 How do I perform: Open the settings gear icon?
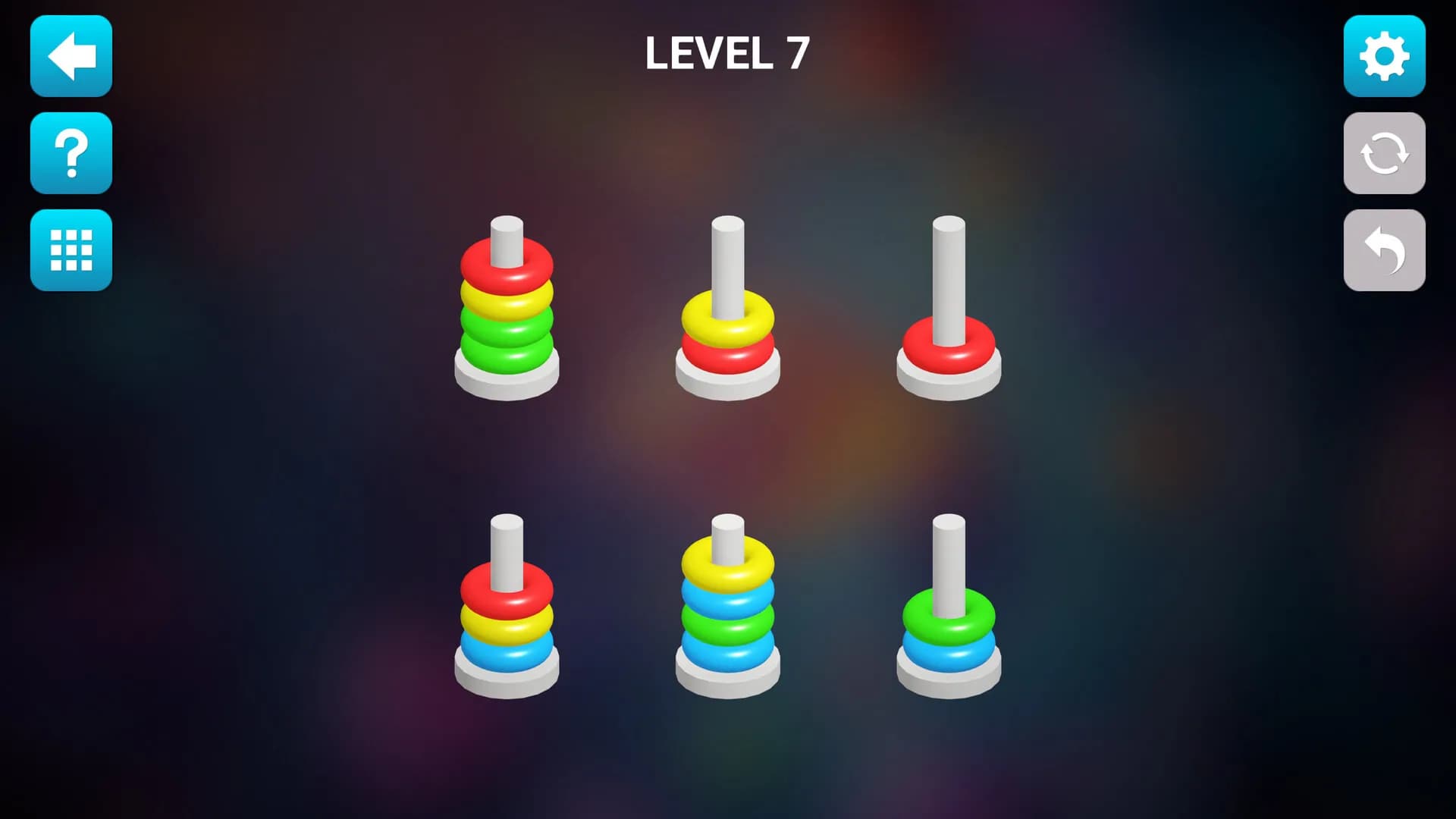(x=1384, y=56)
